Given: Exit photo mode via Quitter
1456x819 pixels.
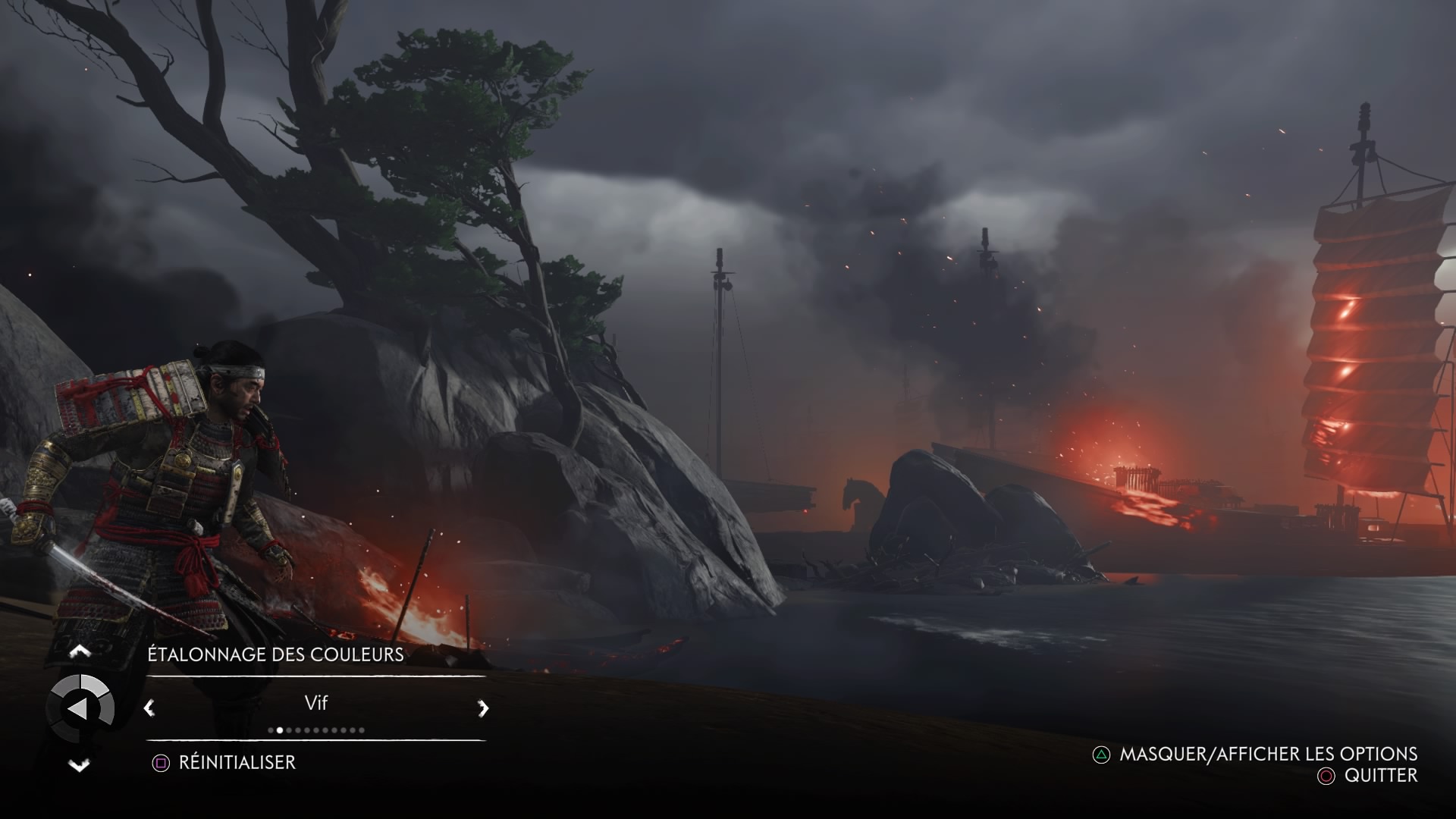Looking at the screenshot, I should click(x=1380, y=775).
